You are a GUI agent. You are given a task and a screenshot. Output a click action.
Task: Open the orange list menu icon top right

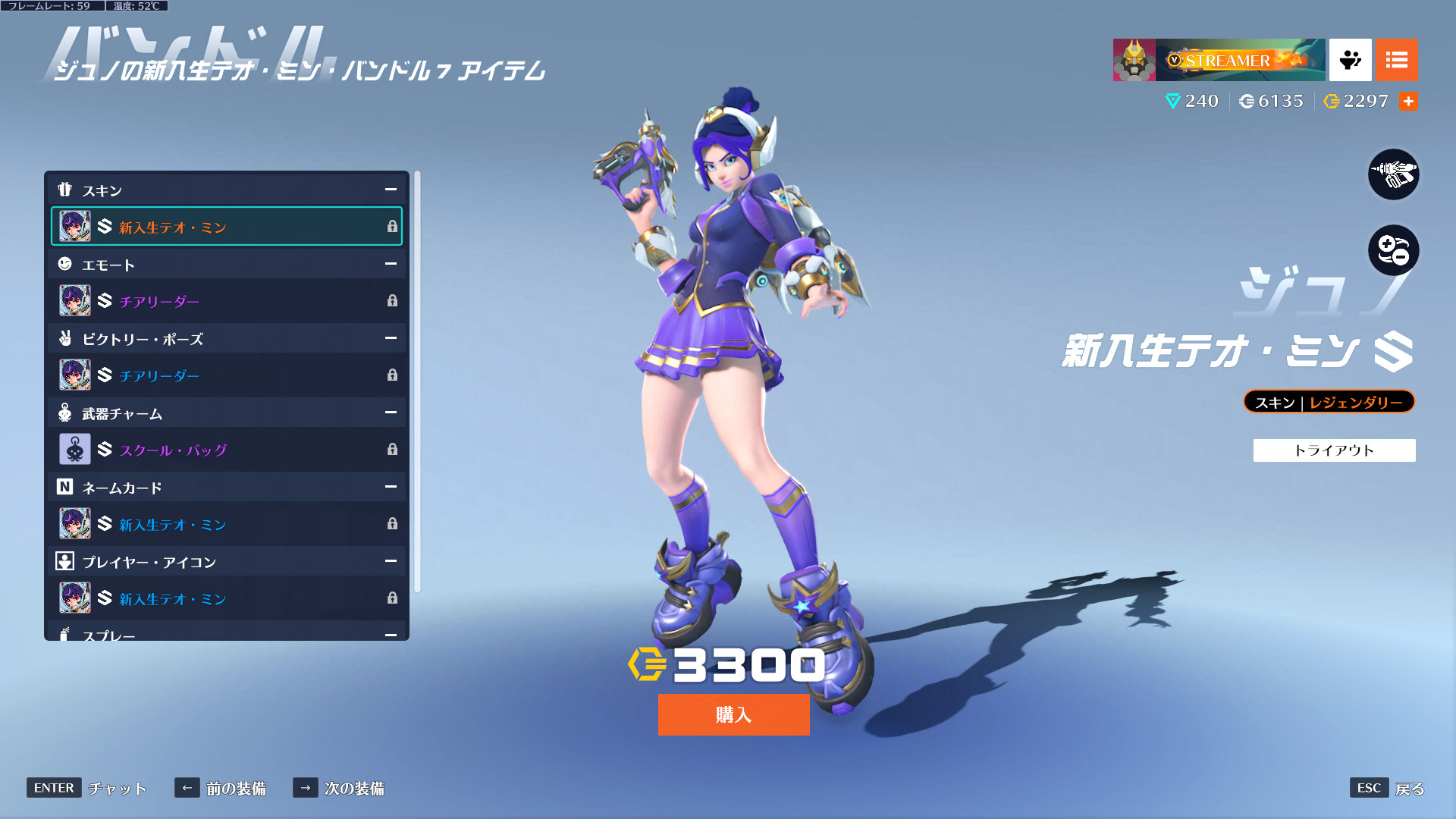(1396, 60)
